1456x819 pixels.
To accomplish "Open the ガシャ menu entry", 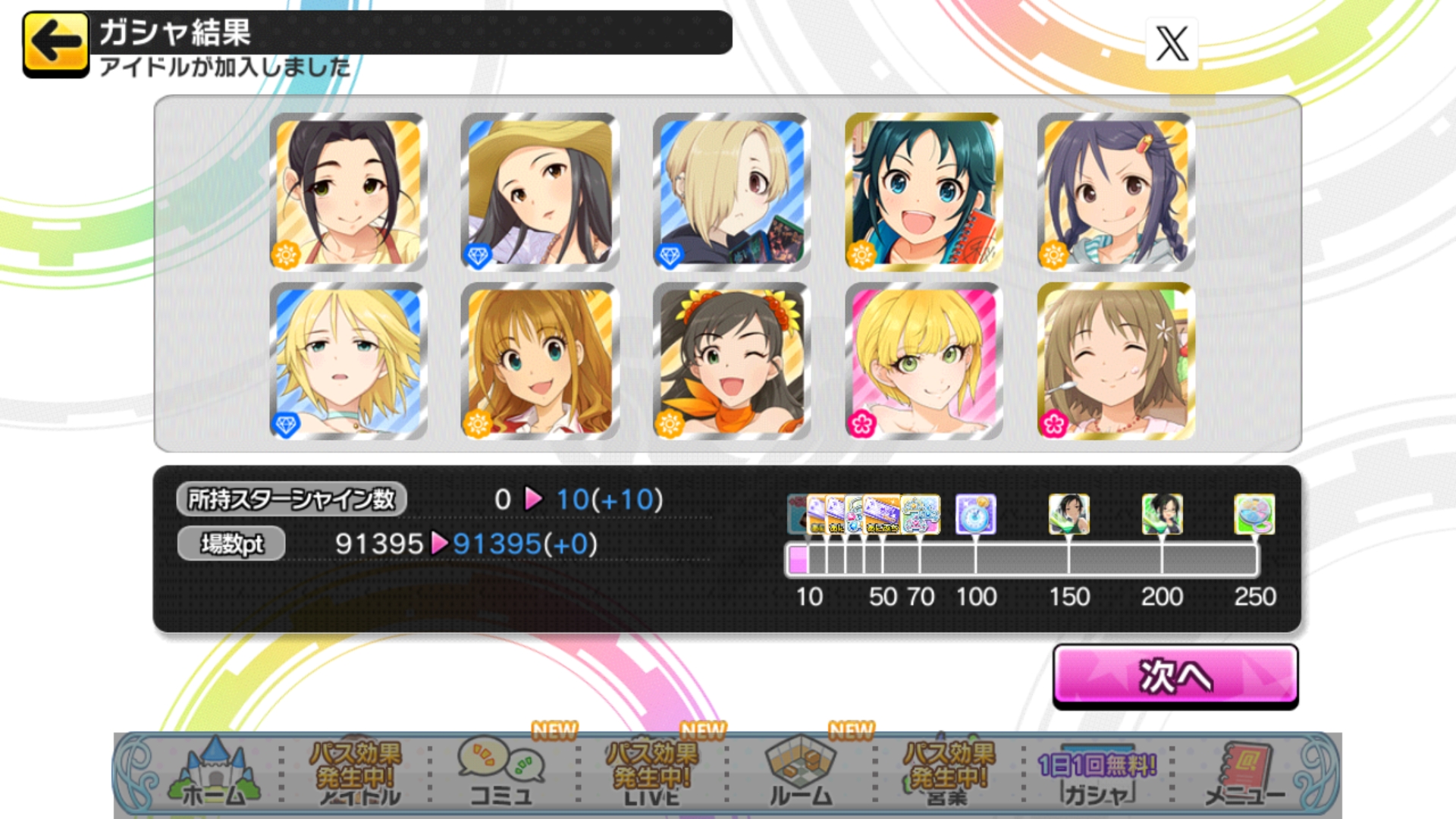I will [1097, 775].
